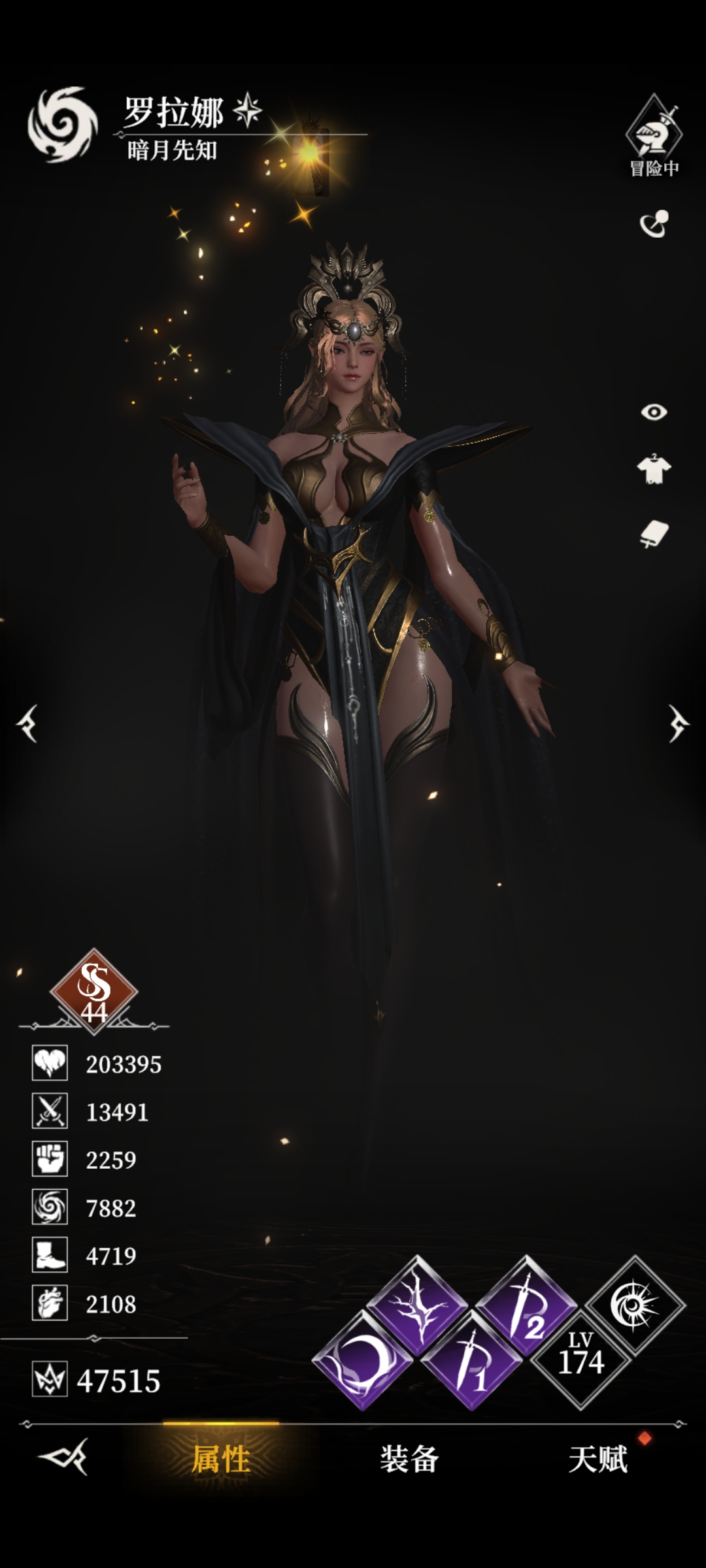Click the swirl class emblem

coord(62,124)
